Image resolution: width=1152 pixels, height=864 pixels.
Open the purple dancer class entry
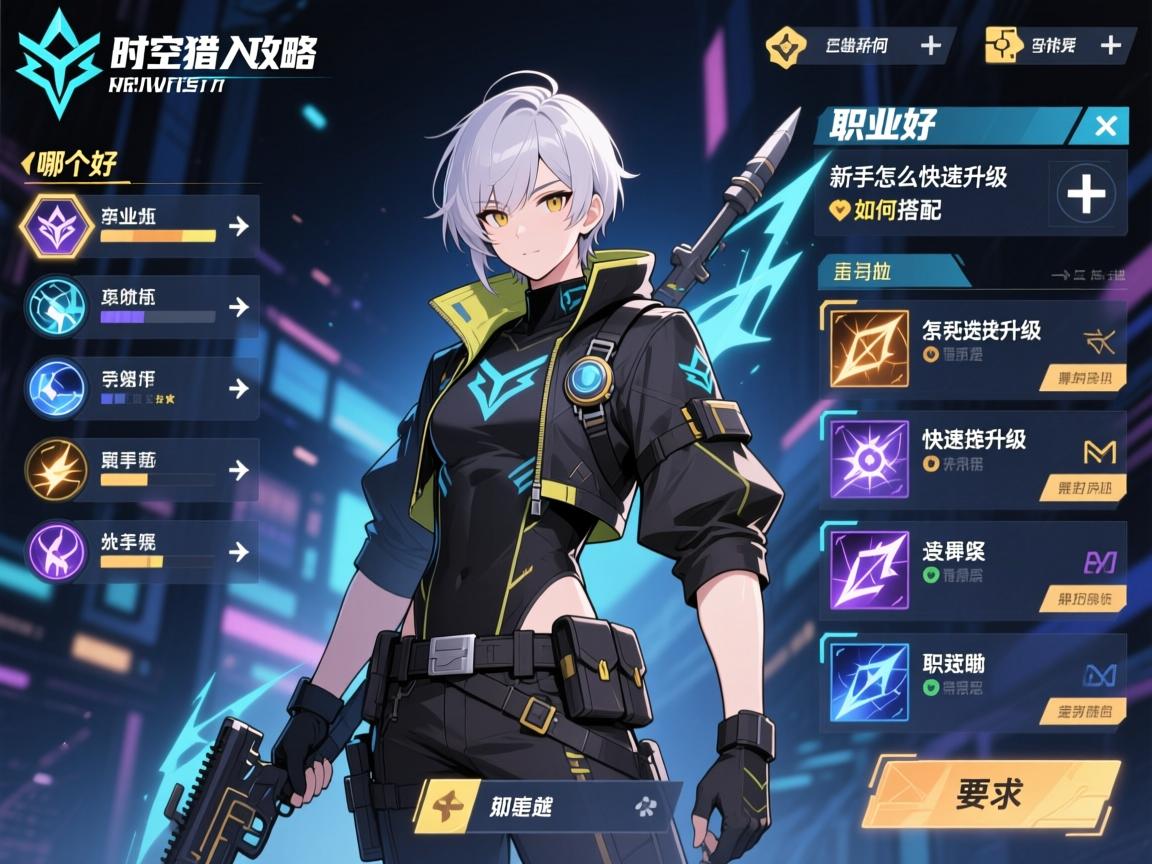tap(140, 552)
